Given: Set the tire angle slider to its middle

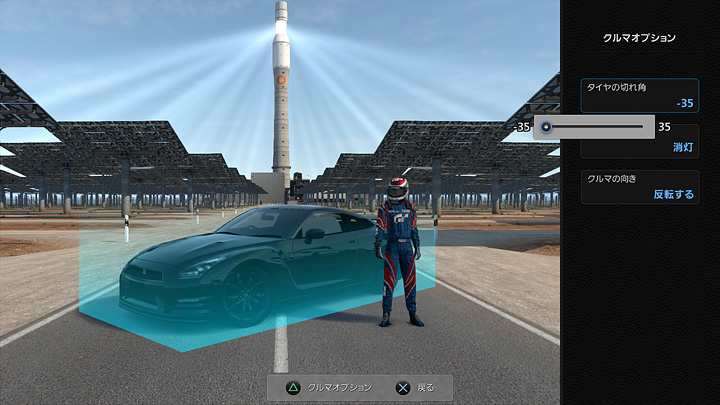Looking at the screenshot, I should (594, 127).
